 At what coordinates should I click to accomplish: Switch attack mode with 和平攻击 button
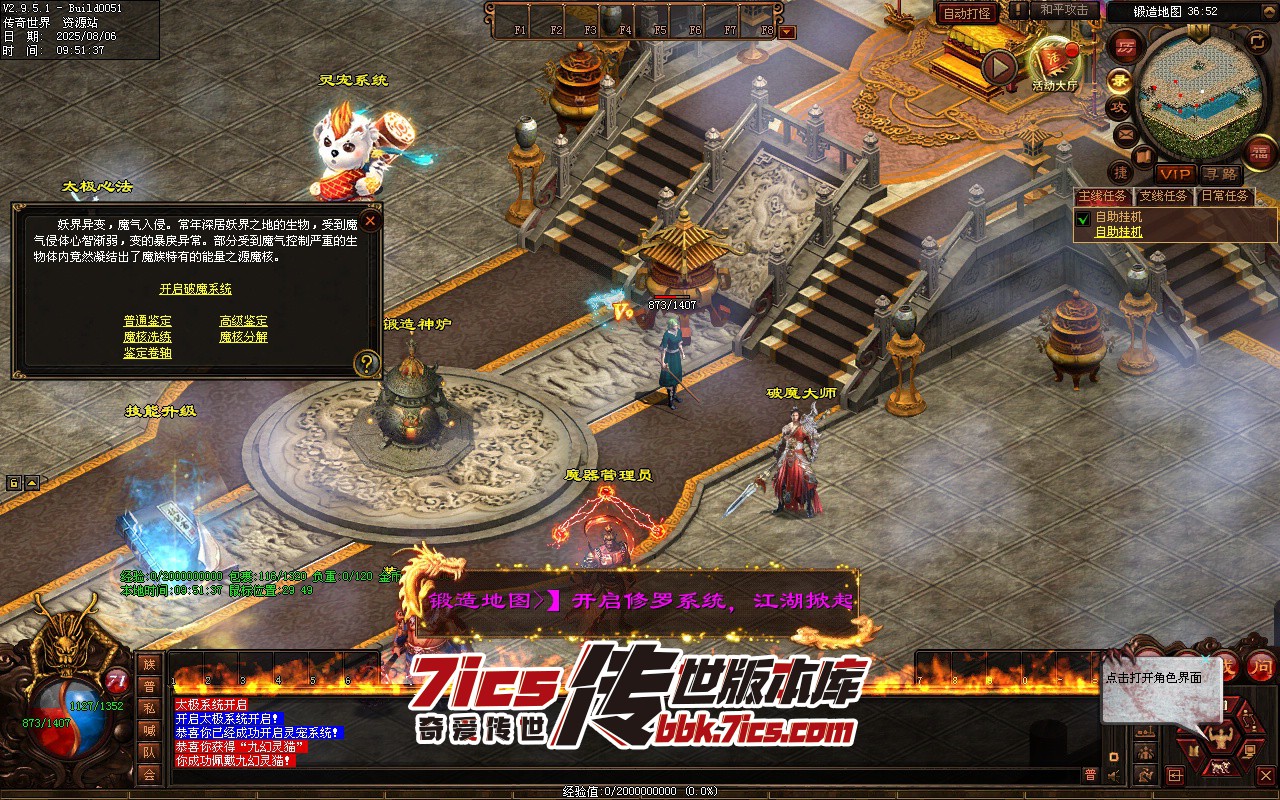pyautogui.click(x=1064, y=10)
